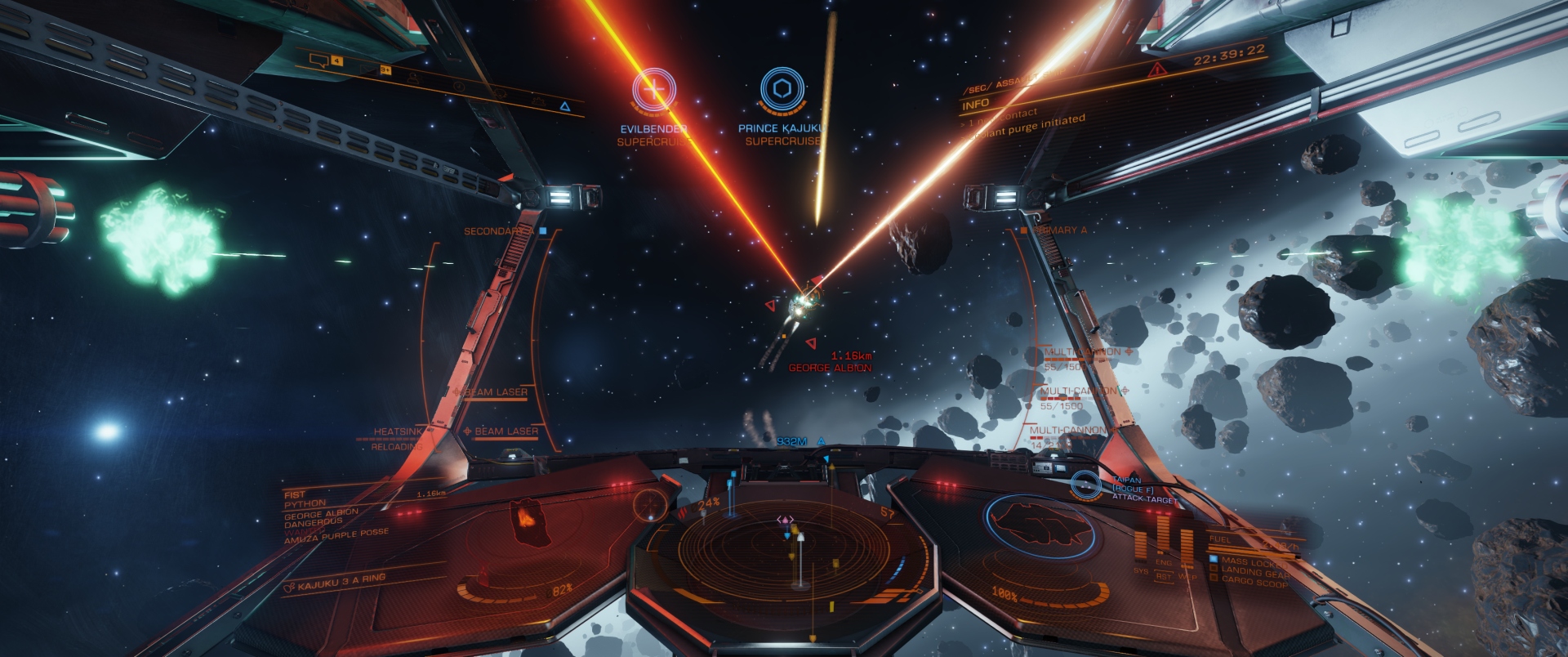The width and height of the screenshot is (1568, 657).
Task: Select the Taipan fighter attack target icon
Action: 1085,485
